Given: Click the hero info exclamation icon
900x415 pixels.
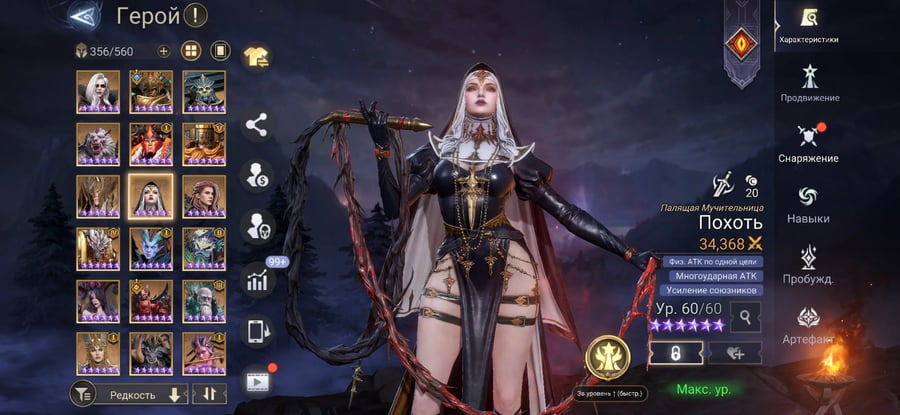Looking at the screenshot, I should 197,16.
